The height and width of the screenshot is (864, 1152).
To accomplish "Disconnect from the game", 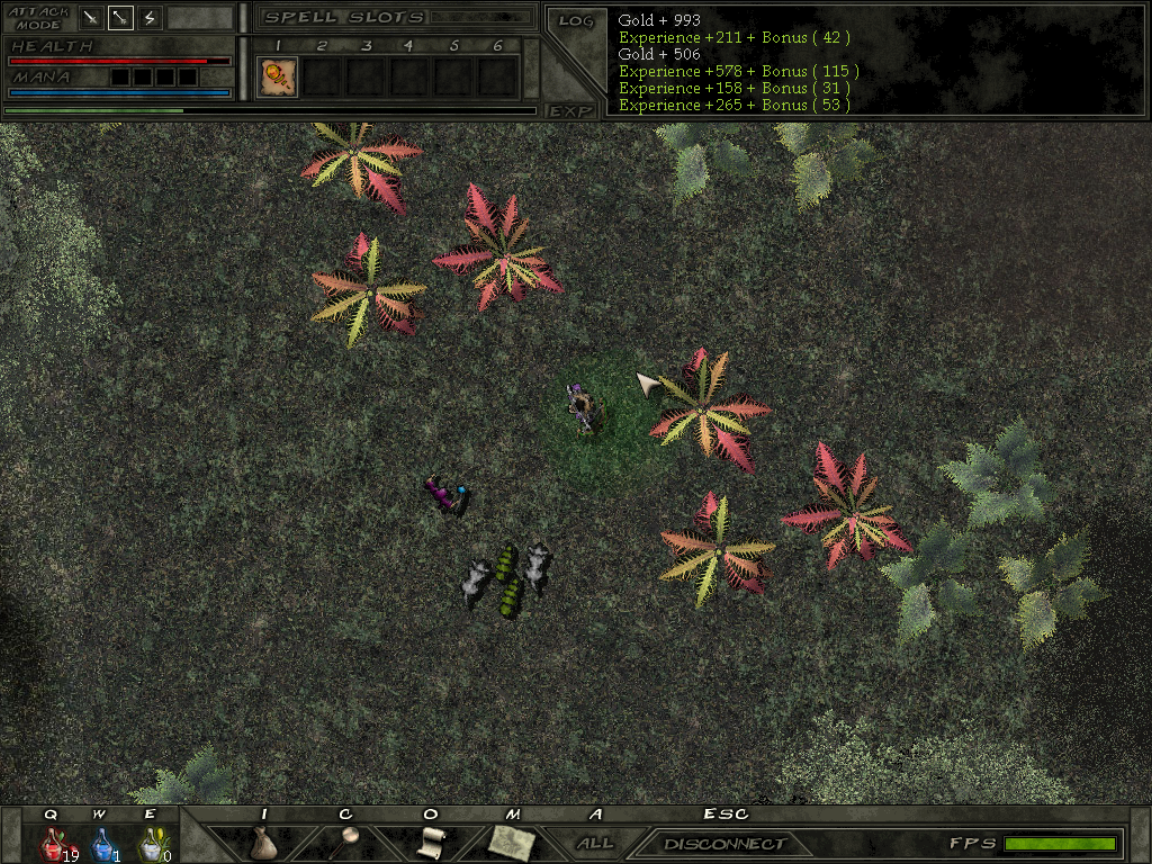I will pyautogui.click(x=724, y=844).
